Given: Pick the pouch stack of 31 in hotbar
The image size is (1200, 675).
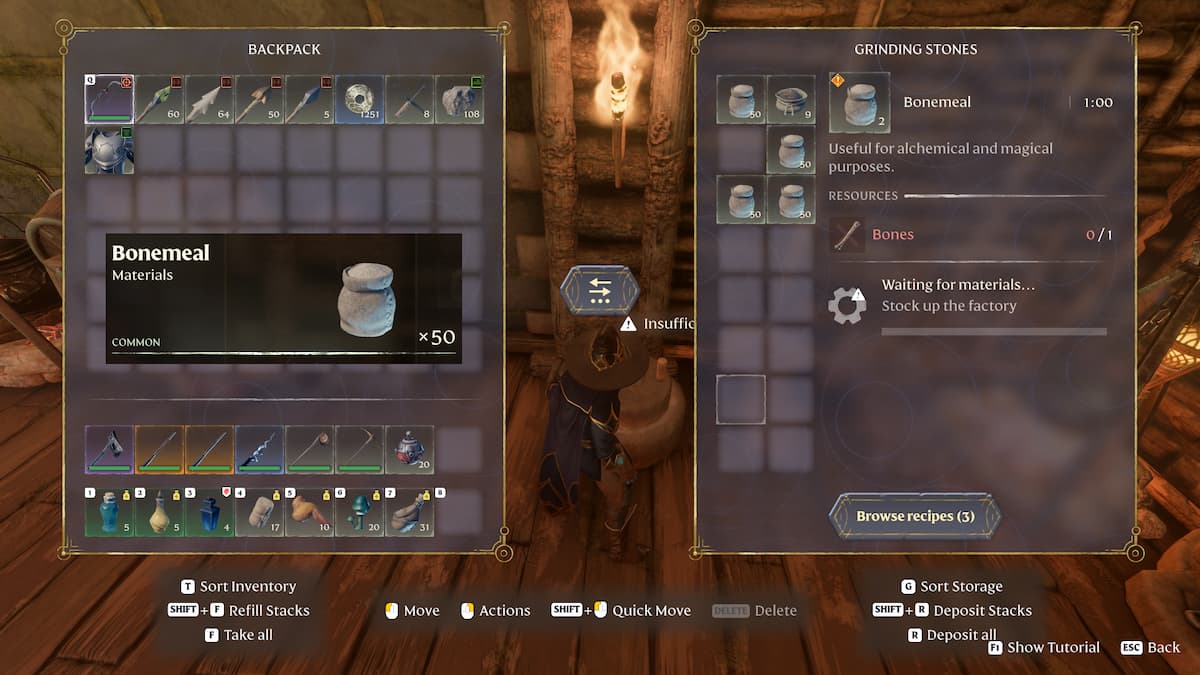Looking at the screenshot, I should pos(409,512).
